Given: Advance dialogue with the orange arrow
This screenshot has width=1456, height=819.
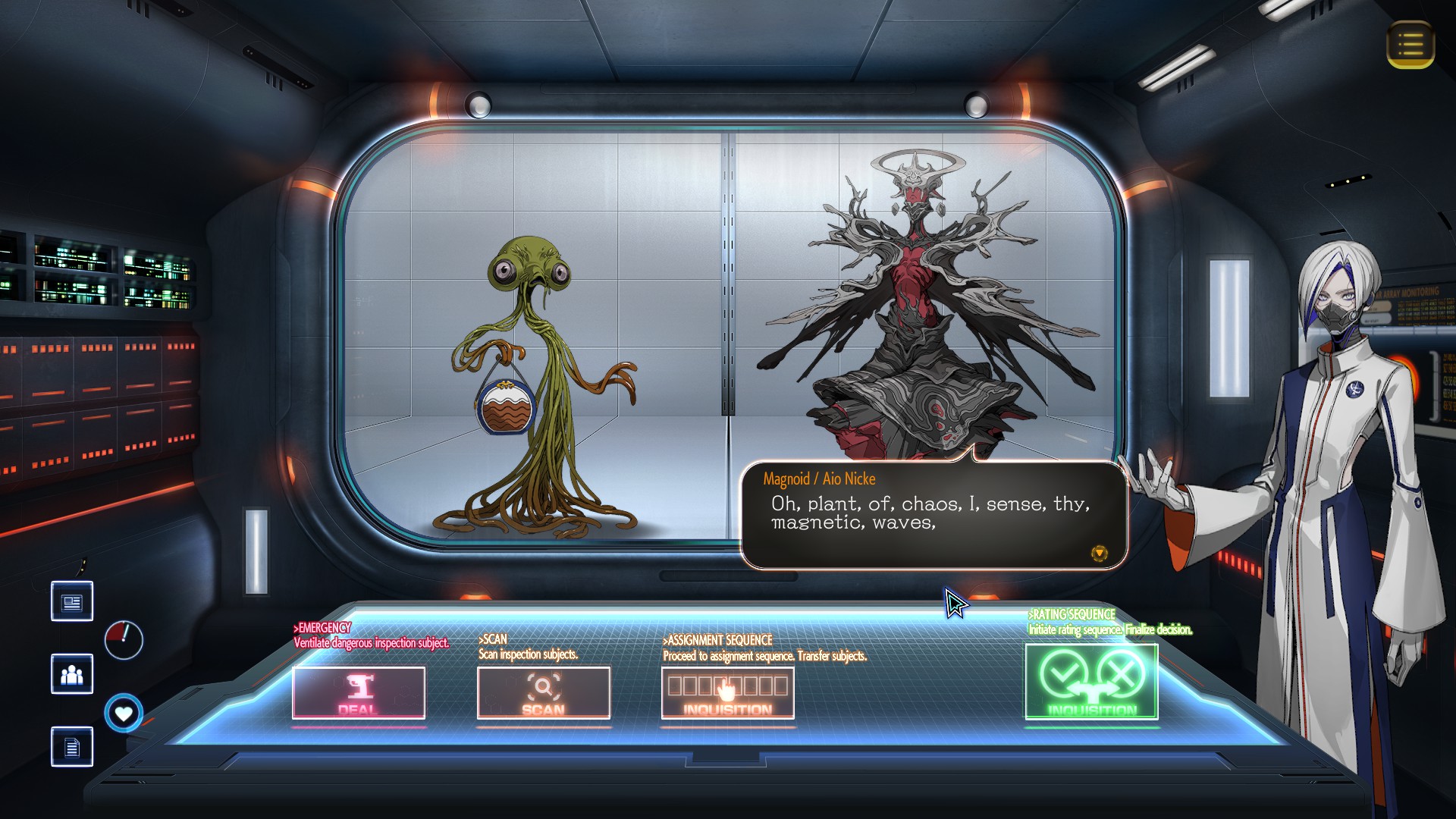Looking at the screenshot, I should pyautogui.click(x=1099, y=554).
